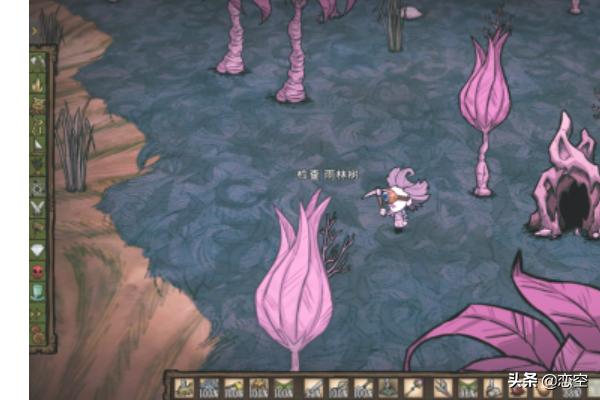600x400 pixels.
Task: Open the fire Light crafting tab
Action: pyautogui.click(x=39, y=83)
